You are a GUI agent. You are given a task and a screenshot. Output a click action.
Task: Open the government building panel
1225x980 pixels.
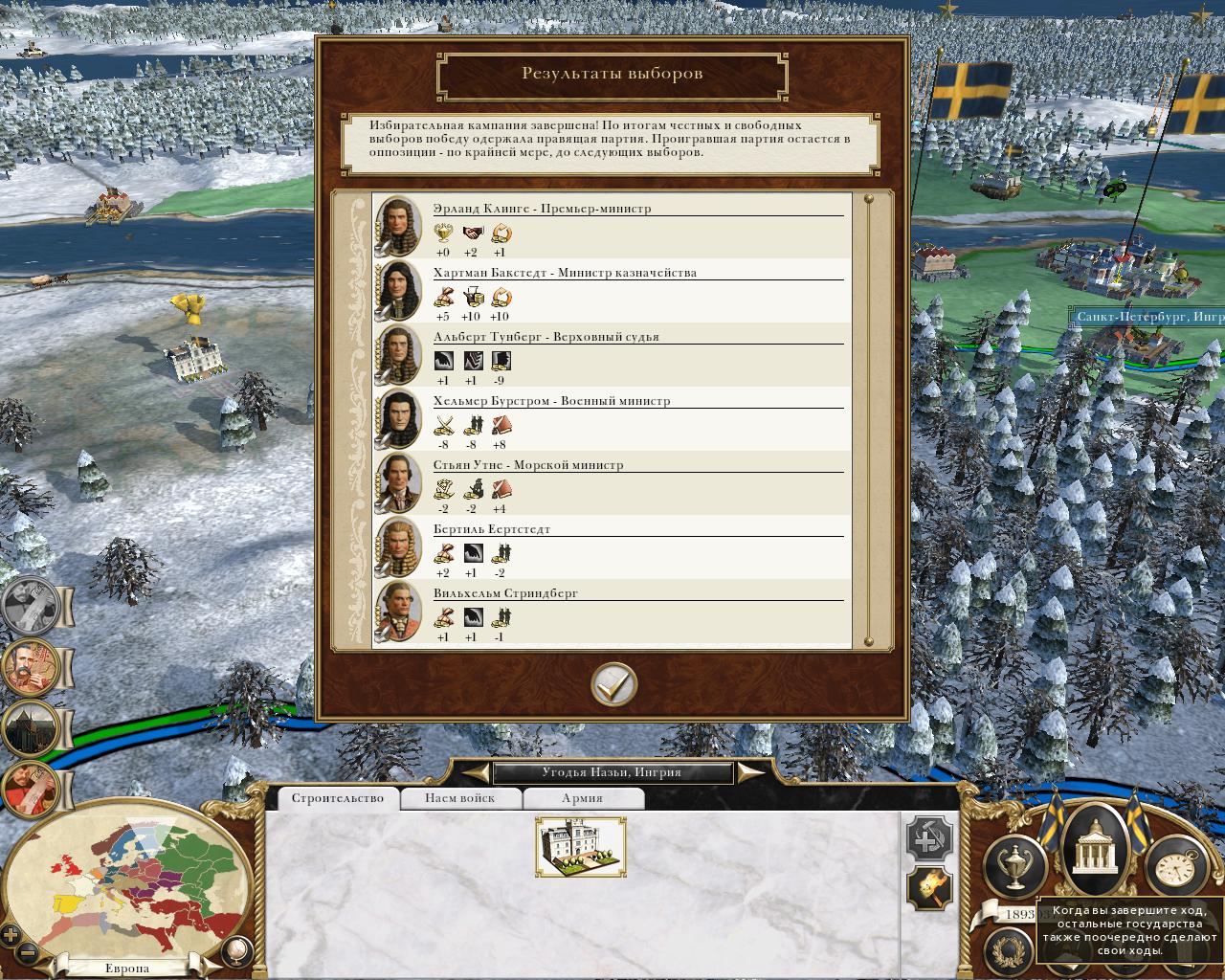click(x=1092, y=852)
